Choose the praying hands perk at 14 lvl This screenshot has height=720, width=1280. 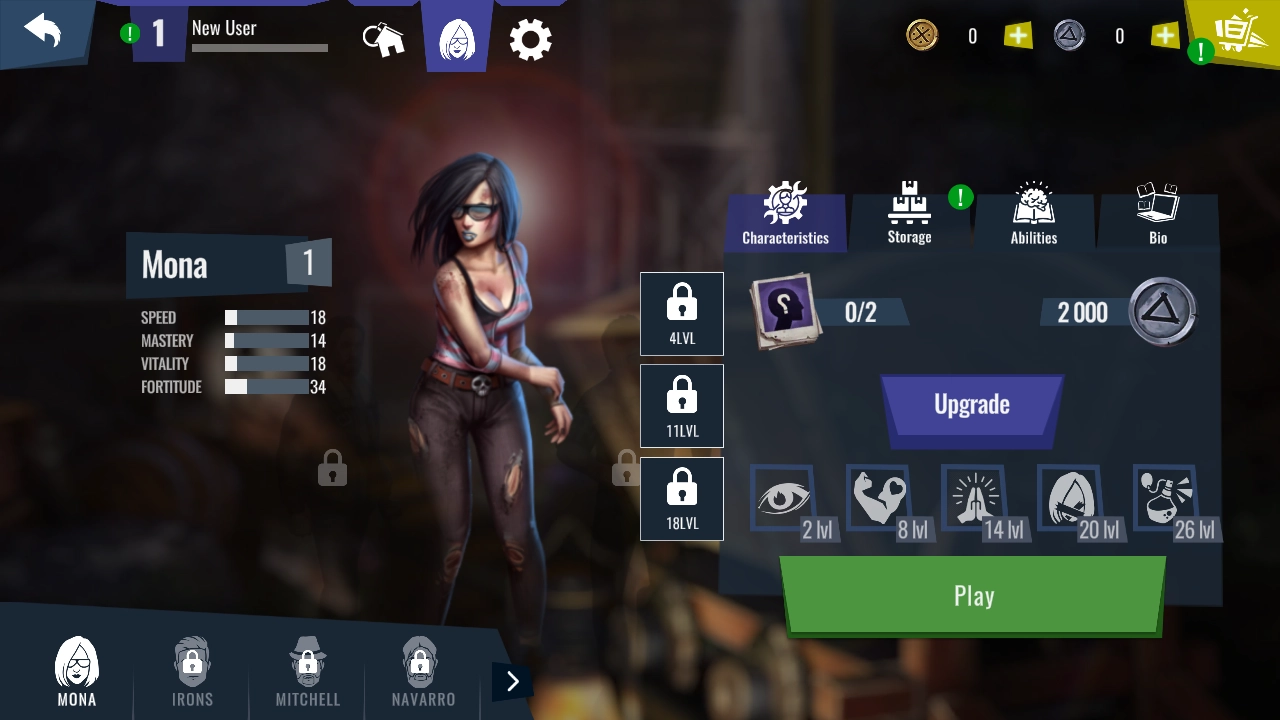(976, 499)
